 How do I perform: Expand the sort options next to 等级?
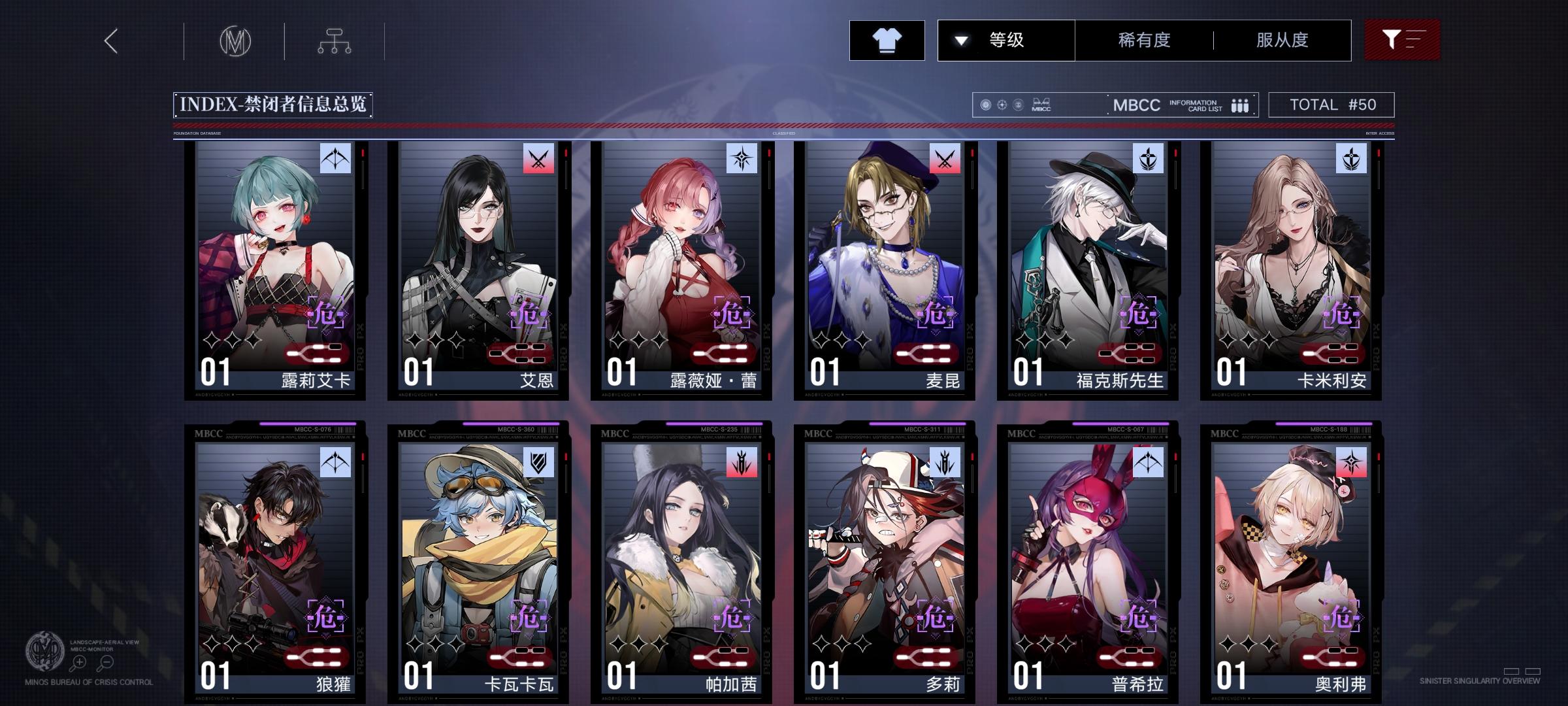pos(960,39)
